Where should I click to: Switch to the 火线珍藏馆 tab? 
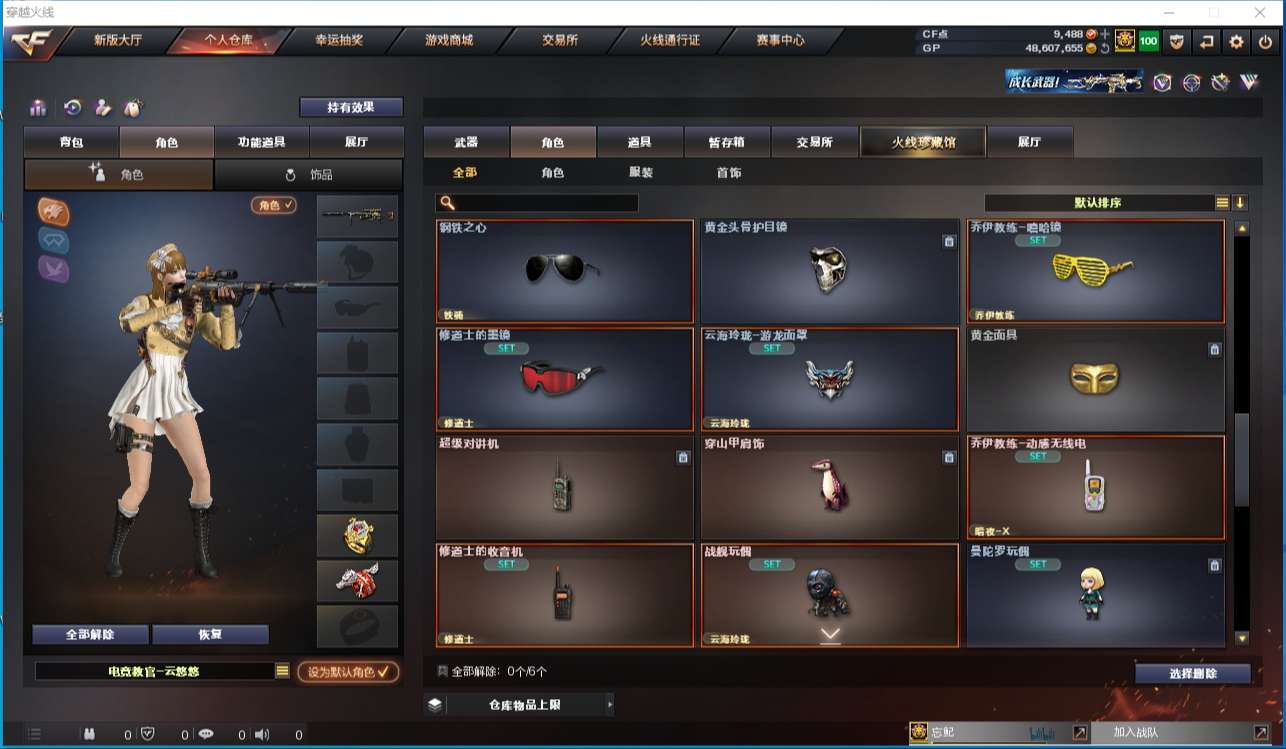click(x=923, y=142)
